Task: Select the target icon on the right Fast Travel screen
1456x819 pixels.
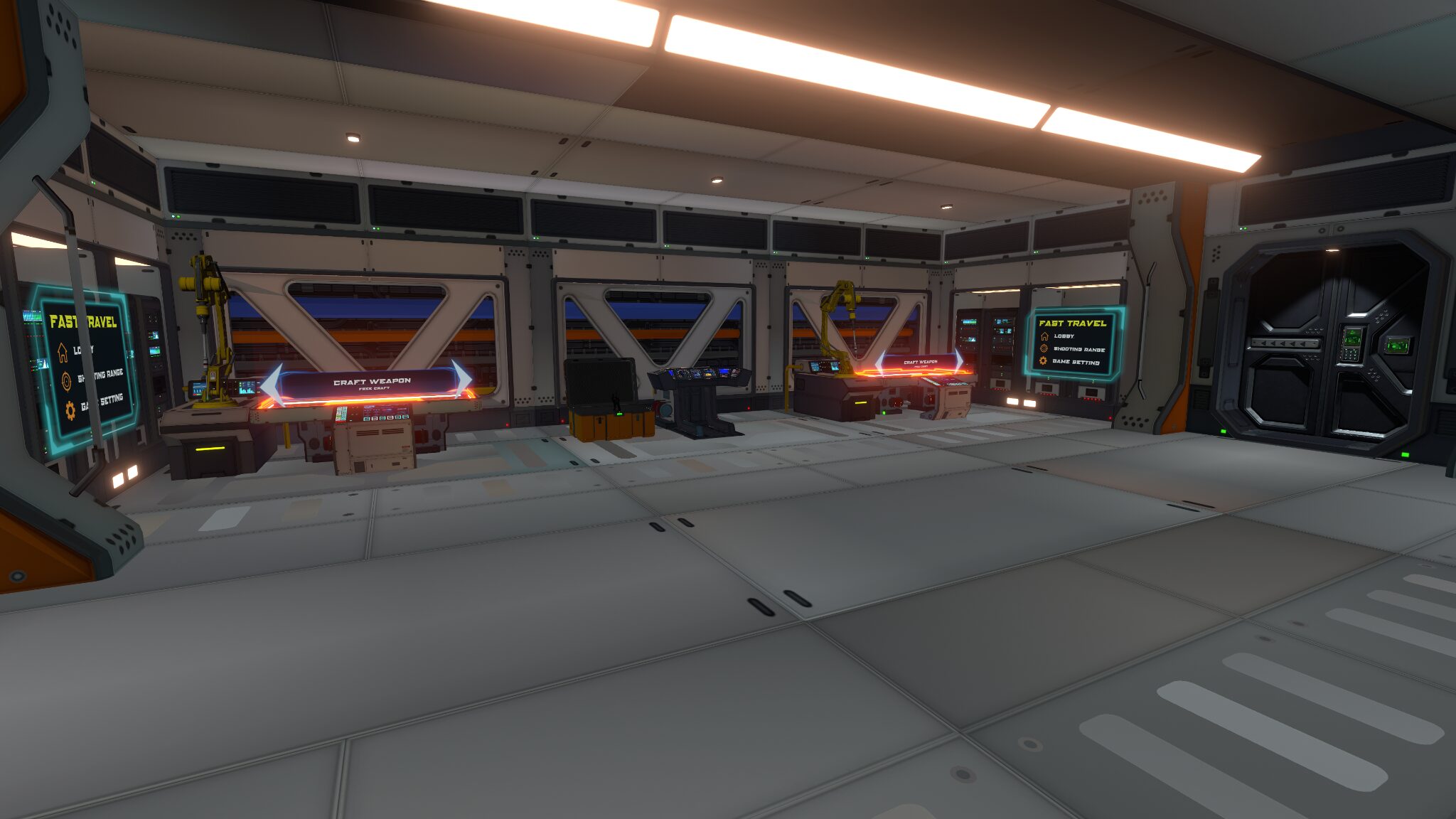Action: click(1044, 349)
